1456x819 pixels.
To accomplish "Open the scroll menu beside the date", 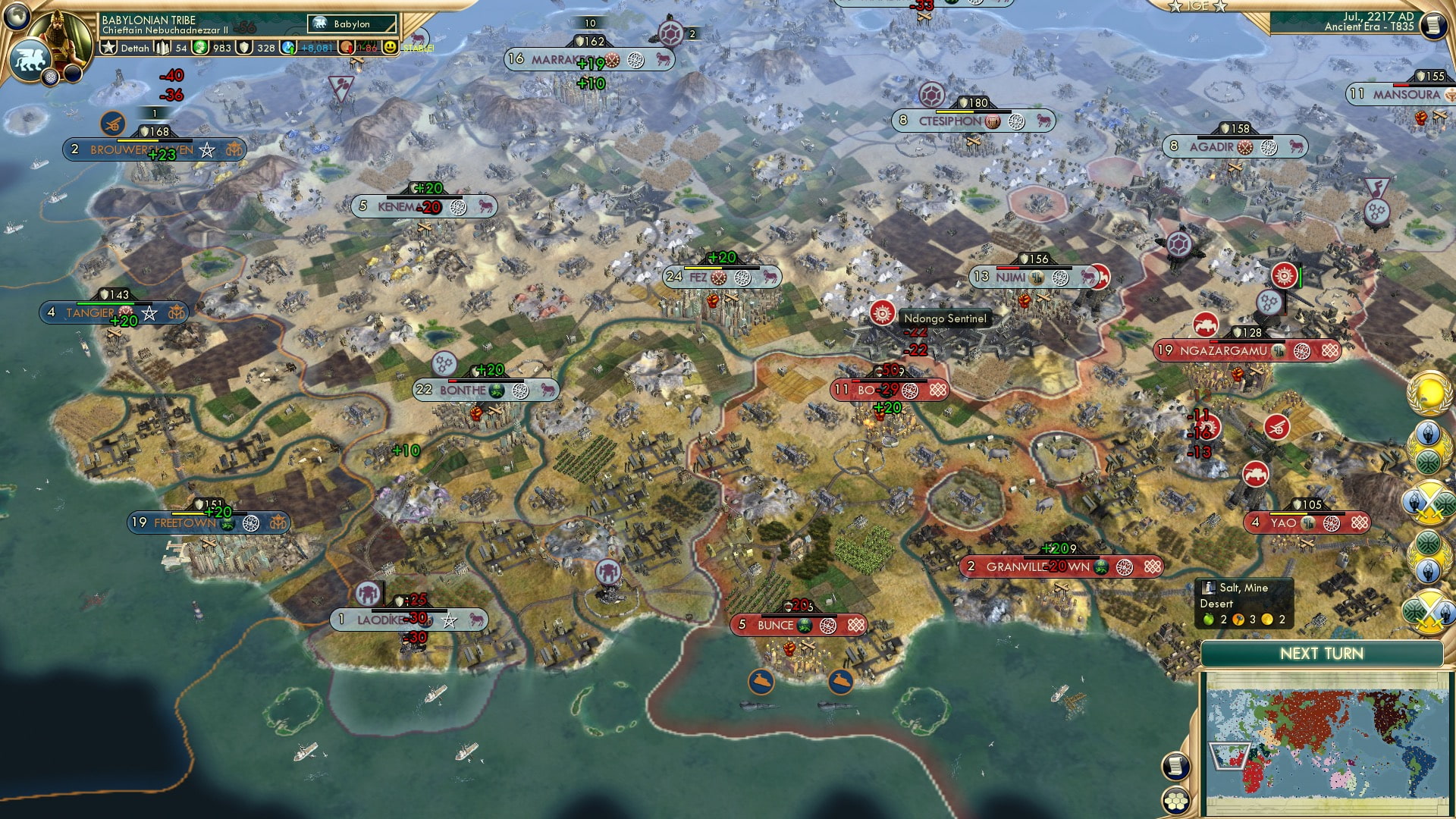I will click(1432, 25).
